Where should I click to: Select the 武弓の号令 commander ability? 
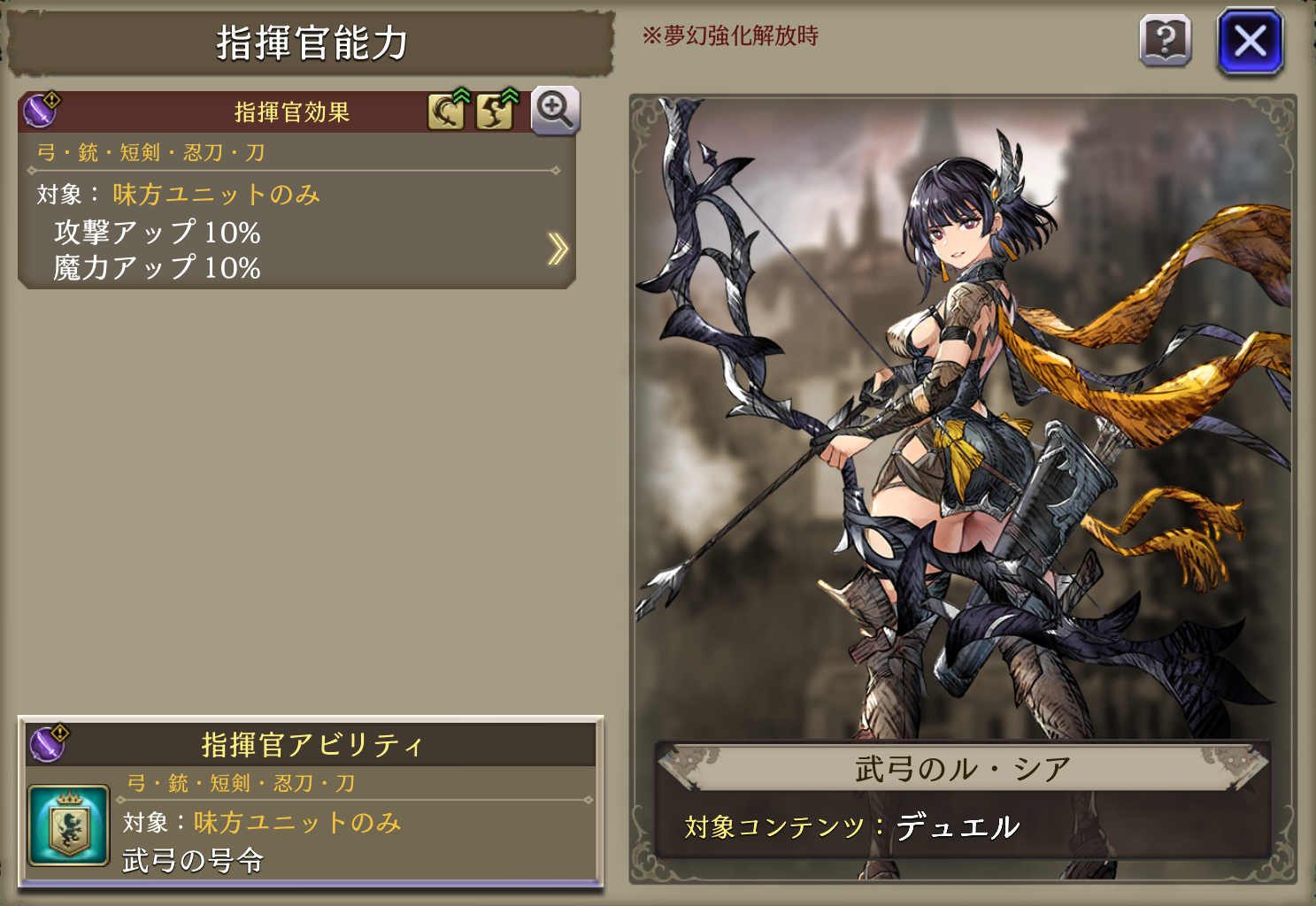[x=193, y=860]
